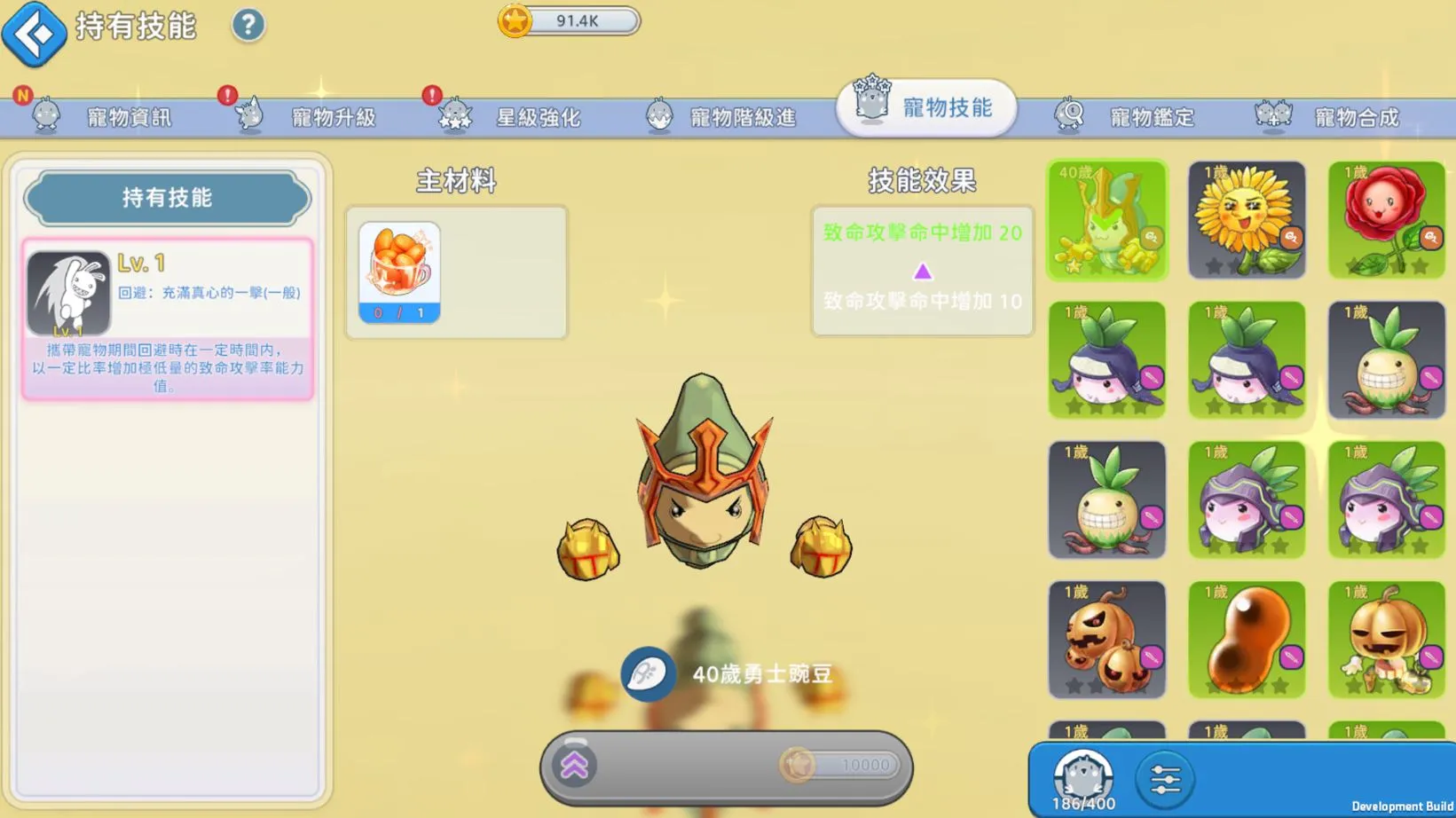Click the filter settings icon in blue bar
Viewport: 1456px width, 818px height.
[1164, 777]
